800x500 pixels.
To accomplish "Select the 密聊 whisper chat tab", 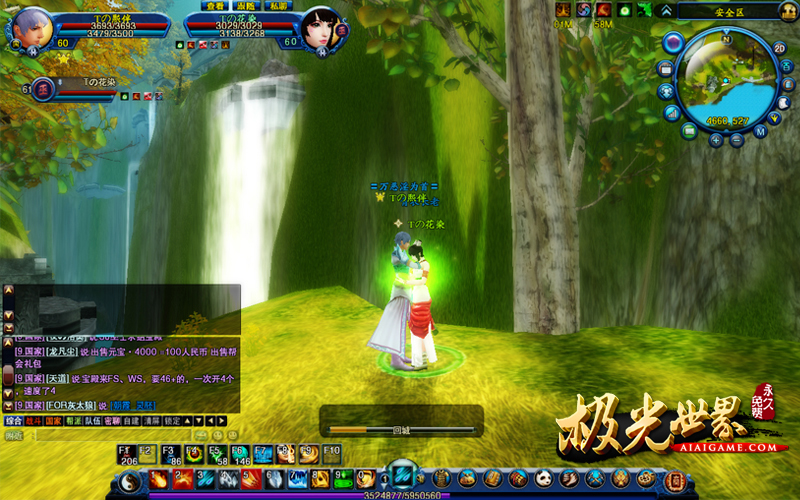I will click(113, 421).
